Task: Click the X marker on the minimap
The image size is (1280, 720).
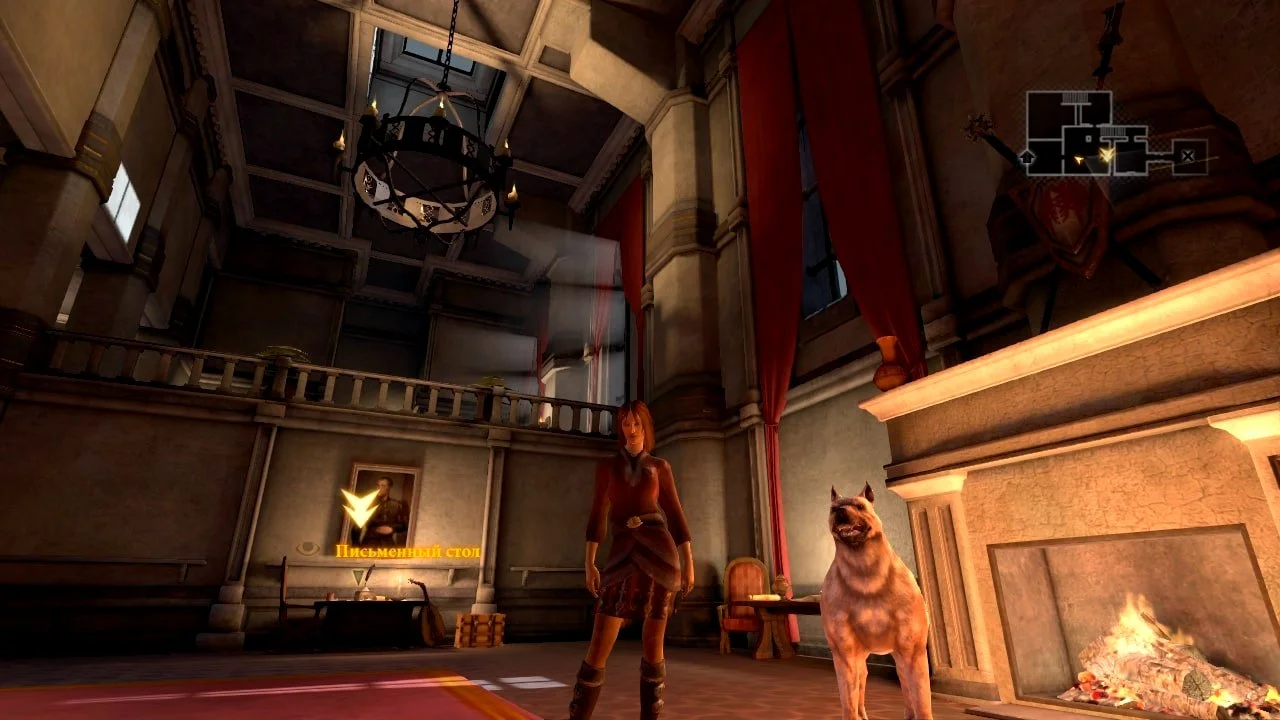Action: pos(1187,155)
